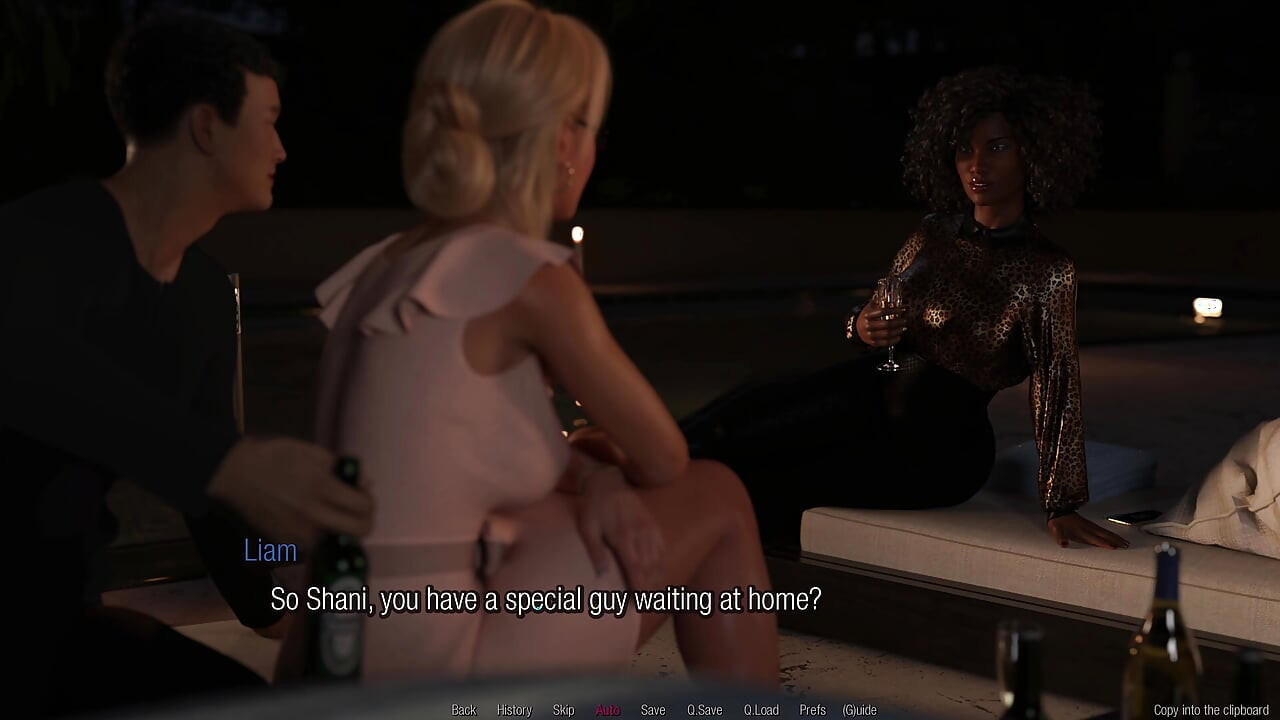
Task: Open the Save menu
Action: click(653, 710)
